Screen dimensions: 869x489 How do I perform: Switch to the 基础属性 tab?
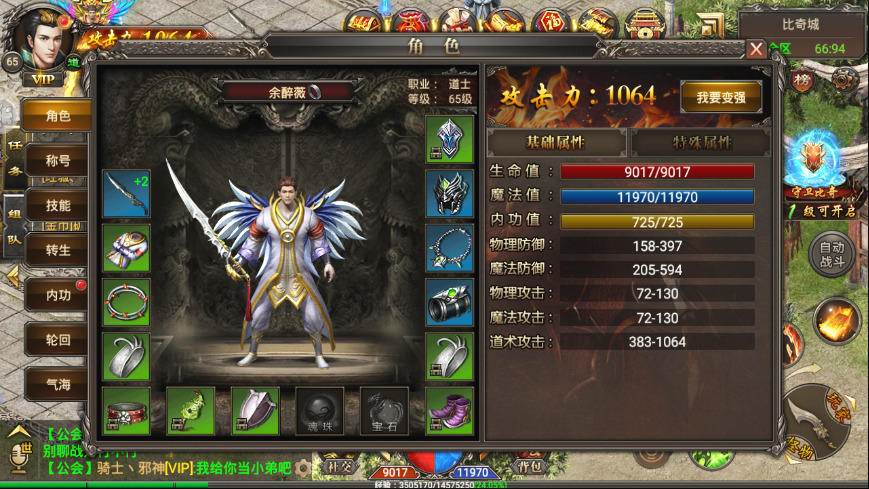[x=555, y=142]
